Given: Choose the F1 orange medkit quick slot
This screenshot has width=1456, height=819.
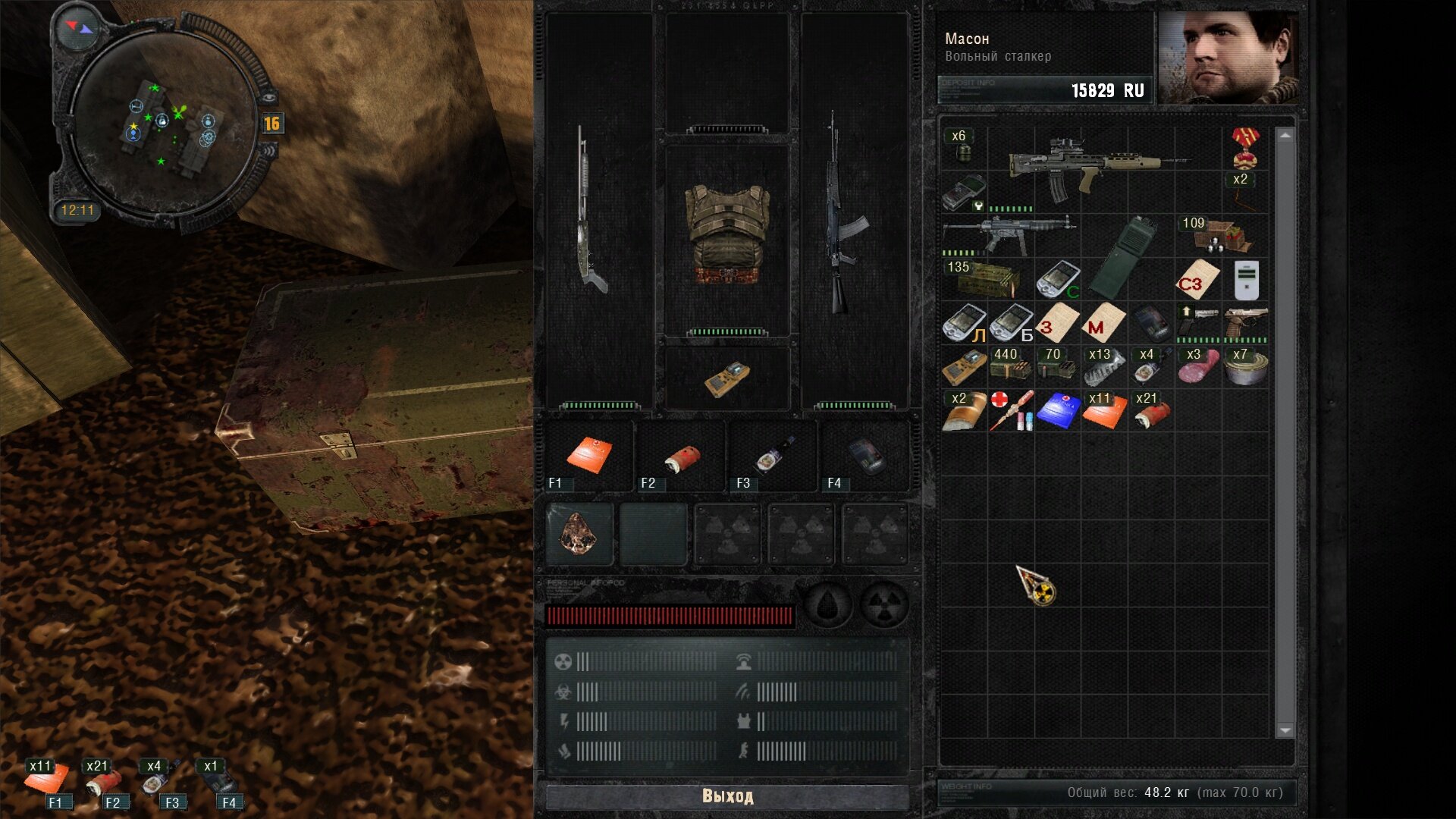Looking at the screenshot, I should pos(588,456).
